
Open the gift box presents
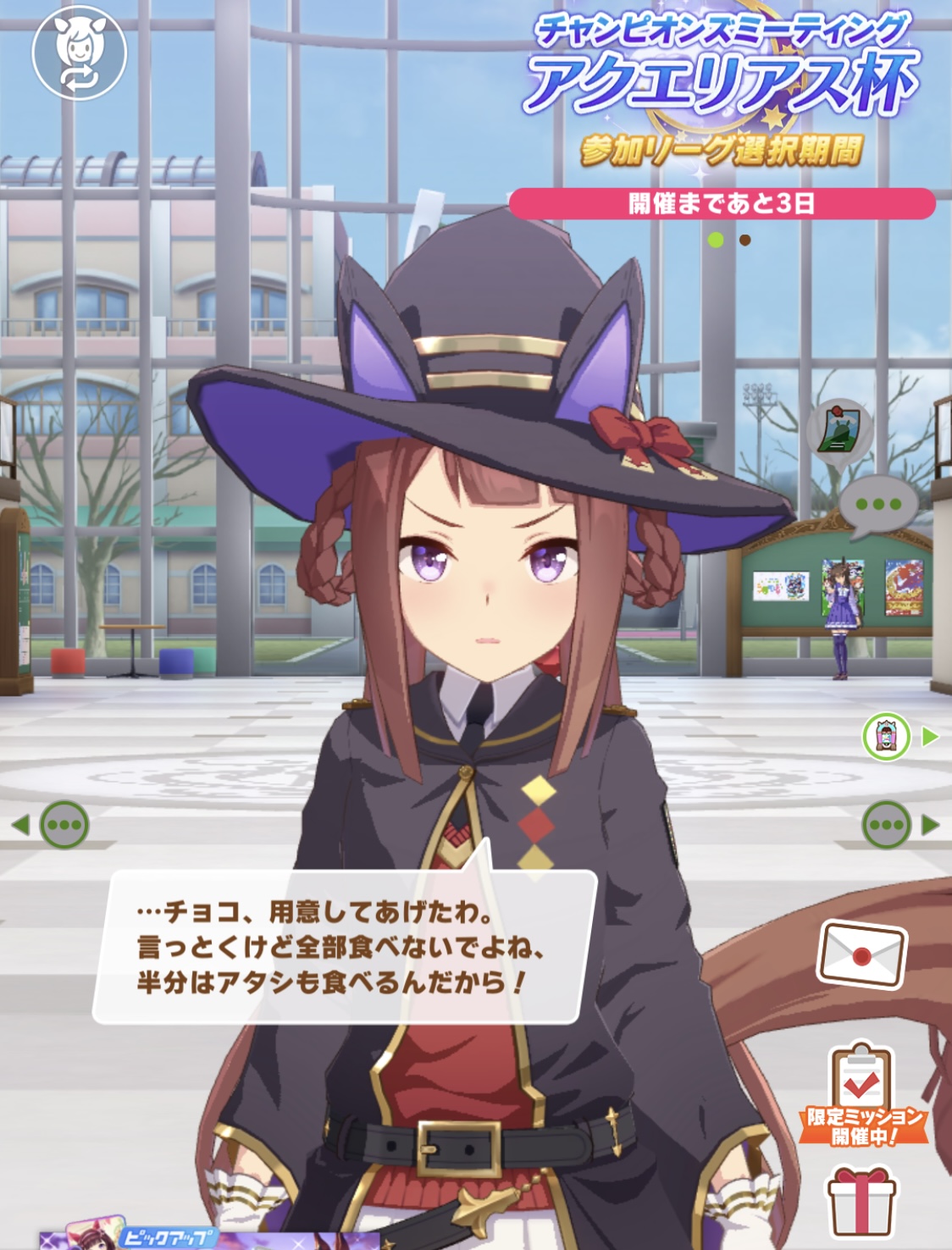point(861,1201)
